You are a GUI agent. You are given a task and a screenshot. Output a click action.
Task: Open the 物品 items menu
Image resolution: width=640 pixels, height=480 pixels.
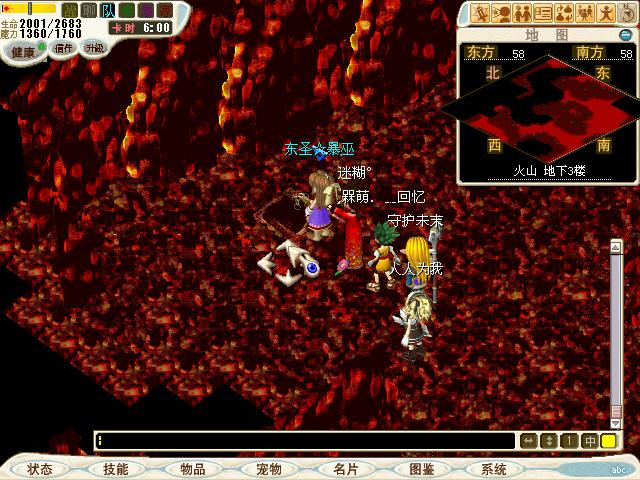tap(193, 469)
